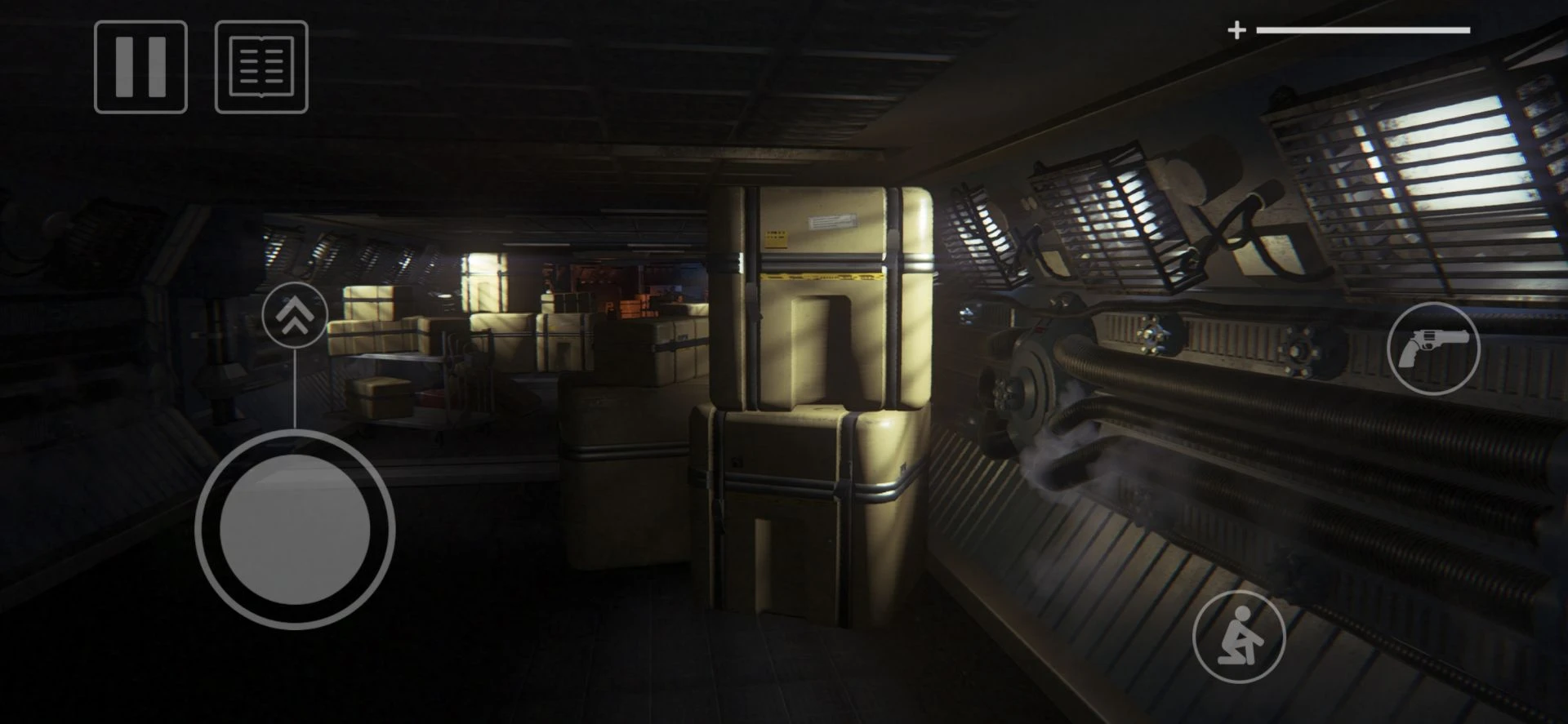Pause the game

tap(140, 67)
